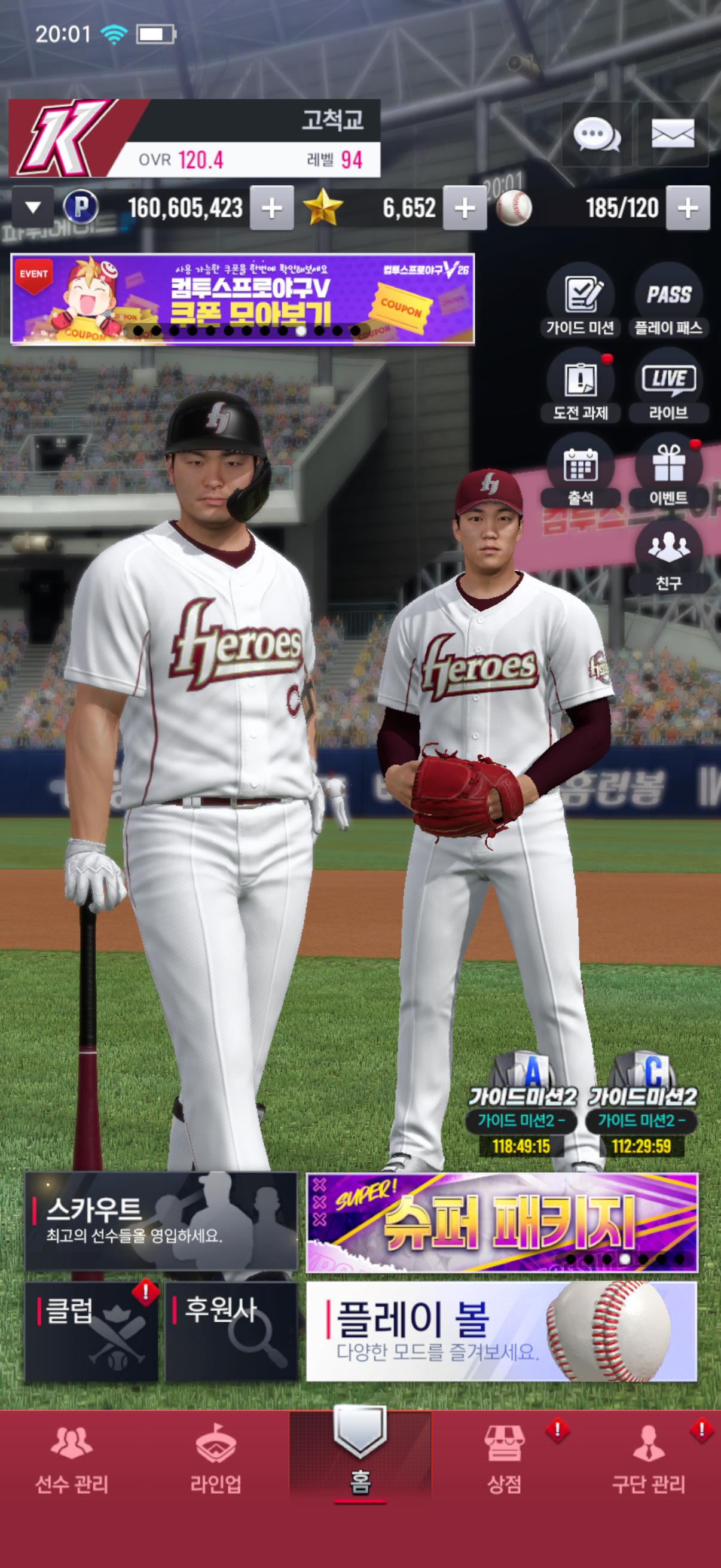Enter the 클럽 club menu

pyautogui.click(x=91, y=1331)
